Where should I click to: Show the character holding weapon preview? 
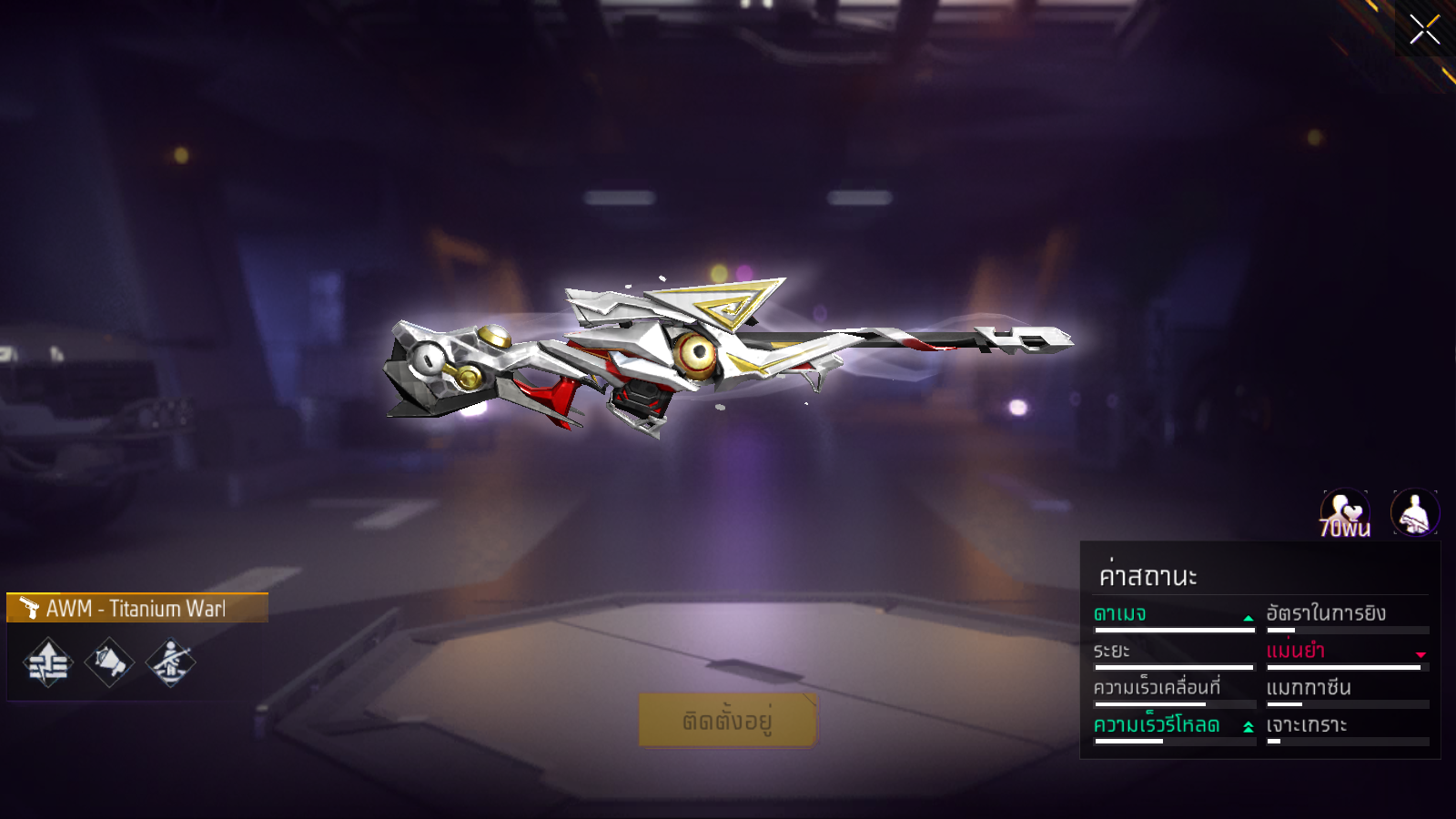tap(1415, 513)
